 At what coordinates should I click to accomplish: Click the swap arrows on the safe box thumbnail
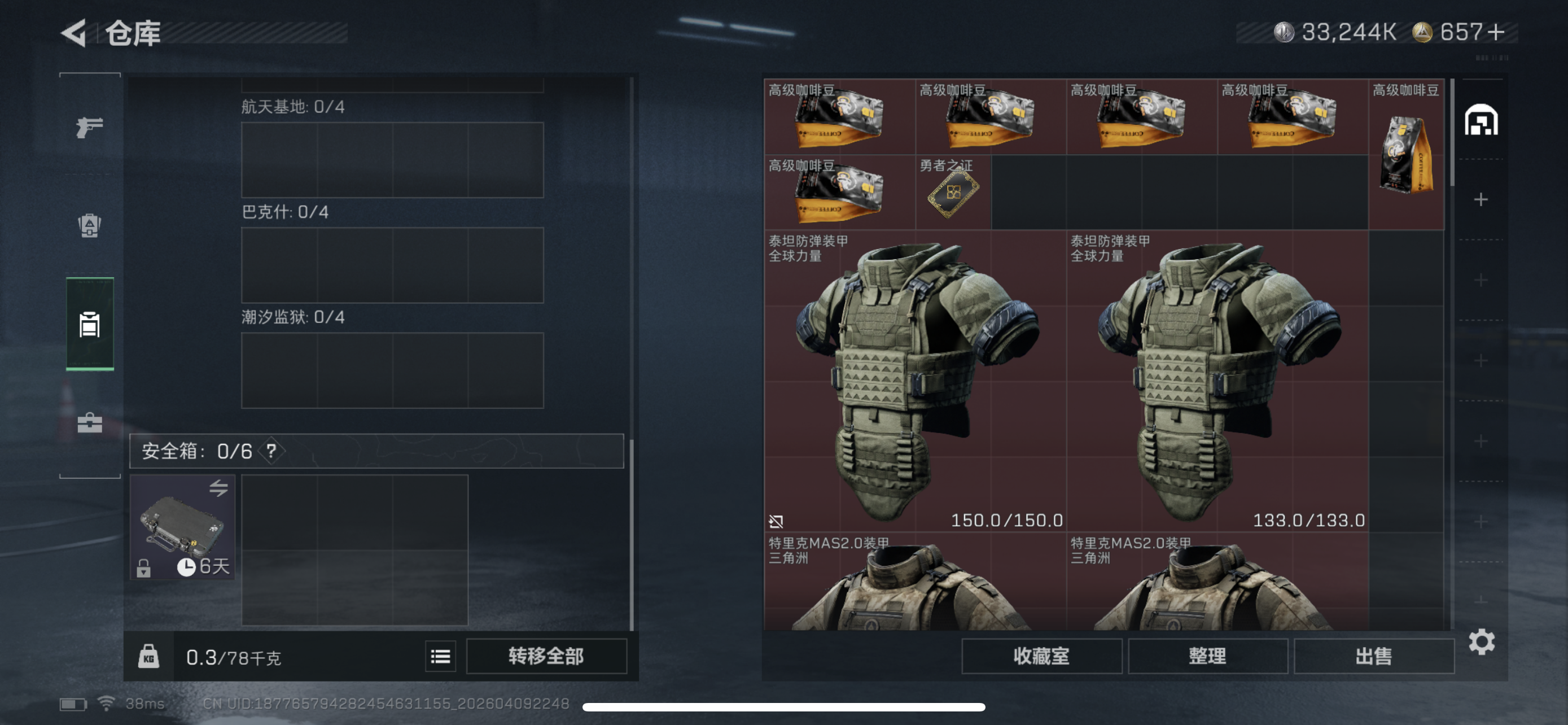tap(220, 490)
